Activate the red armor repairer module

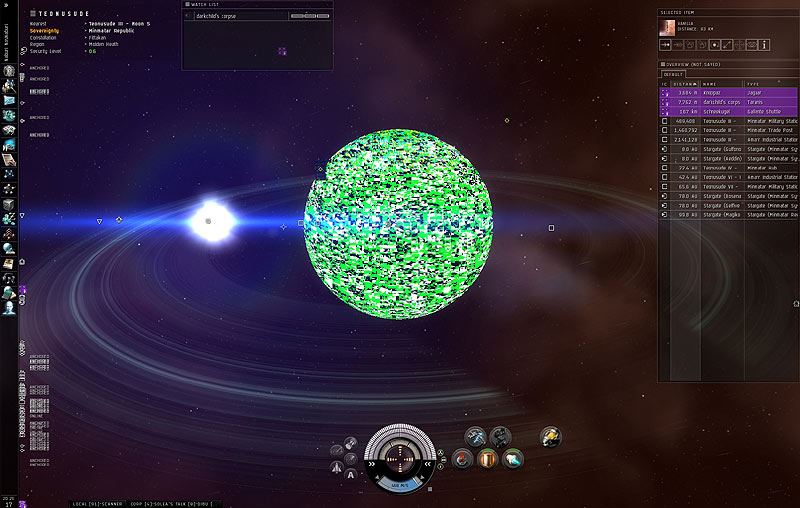(x=462, y=459)
